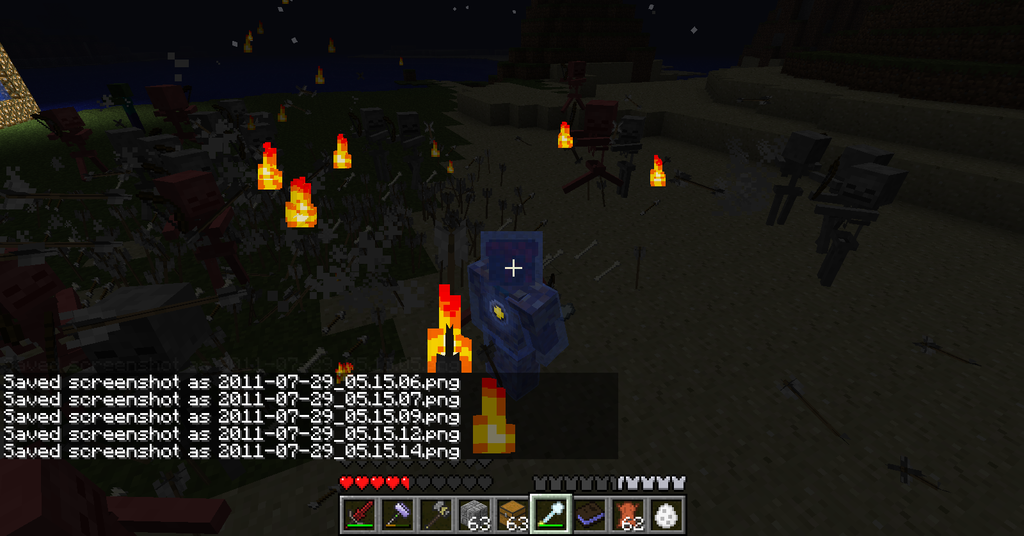
Task: Pick the white egg hotbar slot
Action: pyautogui.click(x=666, y=514)
